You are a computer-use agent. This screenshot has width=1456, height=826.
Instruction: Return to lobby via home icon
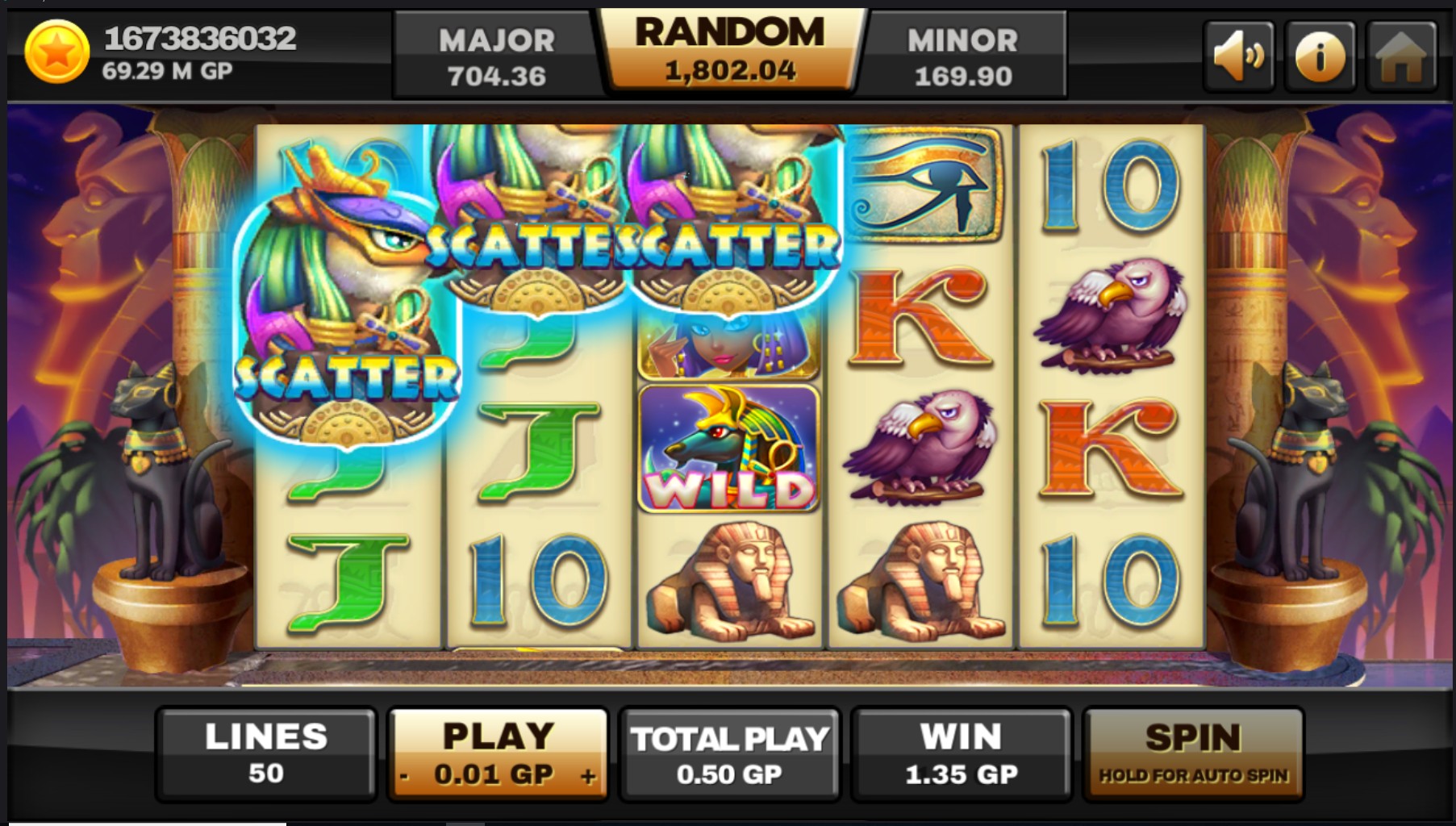[x=1401, y=56]
